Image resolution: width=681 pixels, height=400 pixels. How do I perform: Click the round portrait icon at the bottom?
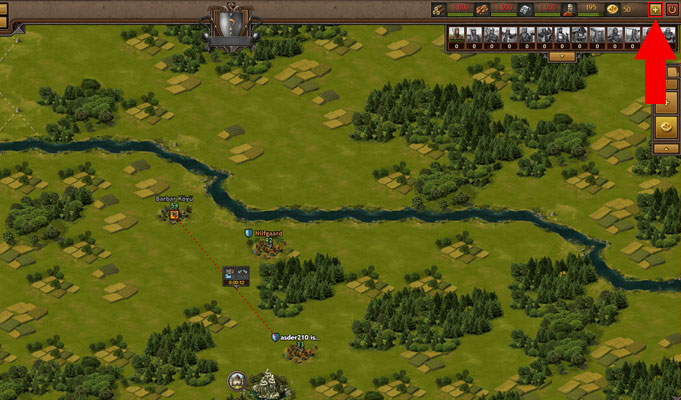(x=237, y=380)
